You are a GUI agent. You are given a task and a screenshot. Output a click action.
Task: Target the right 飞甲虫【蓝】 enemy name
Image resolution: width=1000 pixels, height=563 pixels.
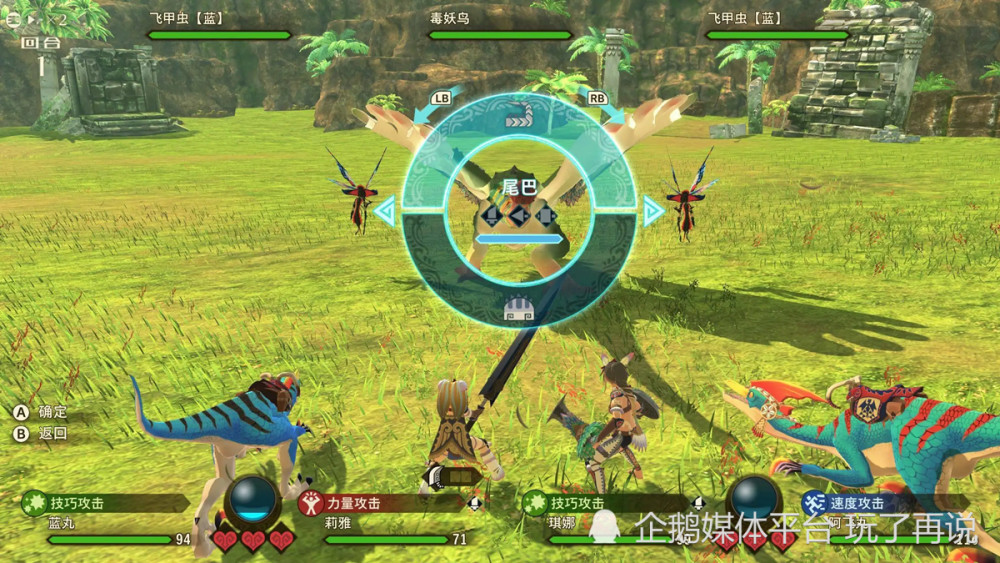(747, 18)
